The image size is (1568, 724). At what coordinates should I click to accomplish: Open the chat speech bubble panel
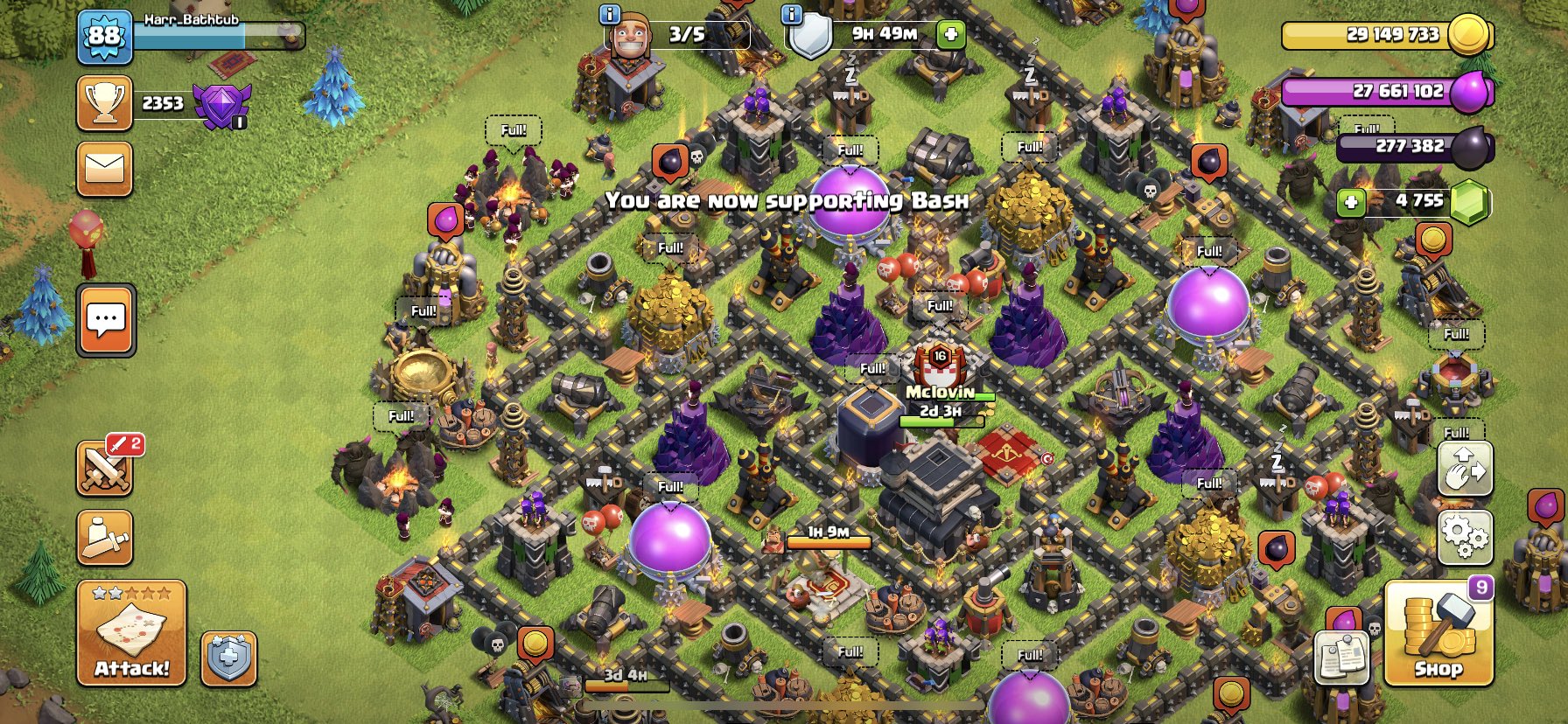[x=106, y=320]
